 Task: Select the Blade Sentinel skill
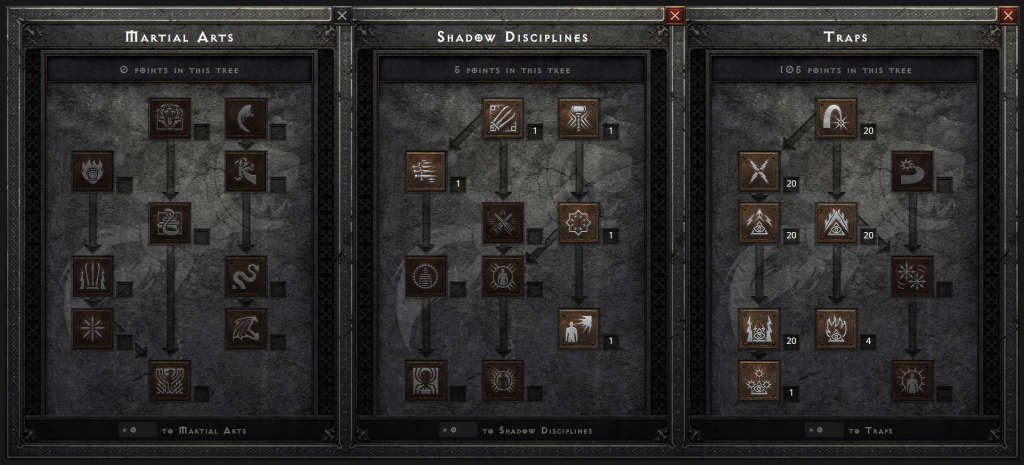pos(912,171)
